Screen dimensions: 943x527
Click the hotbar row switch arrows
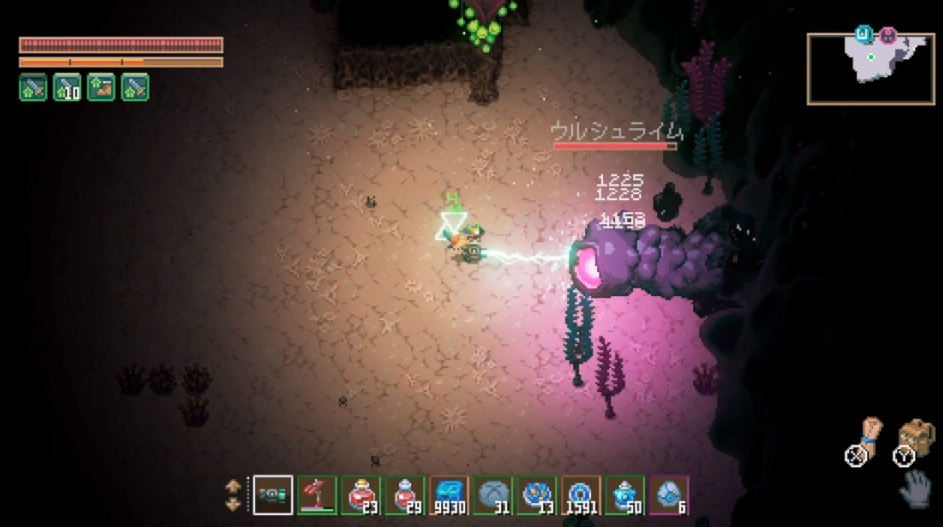pos(233,494)
